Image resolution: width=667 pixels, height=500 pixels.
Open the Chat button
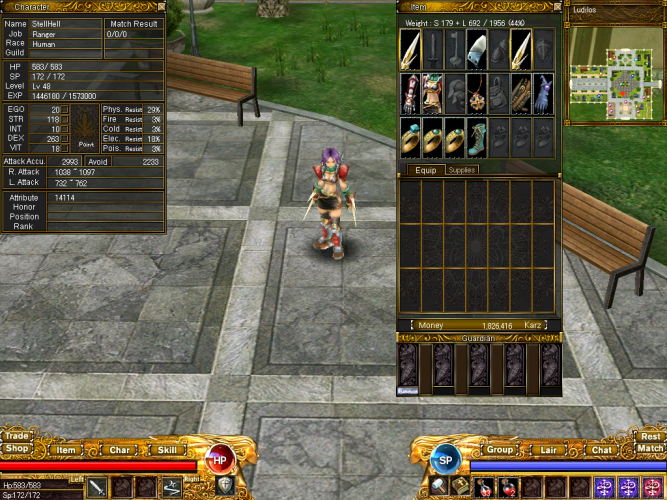[601, 451]
